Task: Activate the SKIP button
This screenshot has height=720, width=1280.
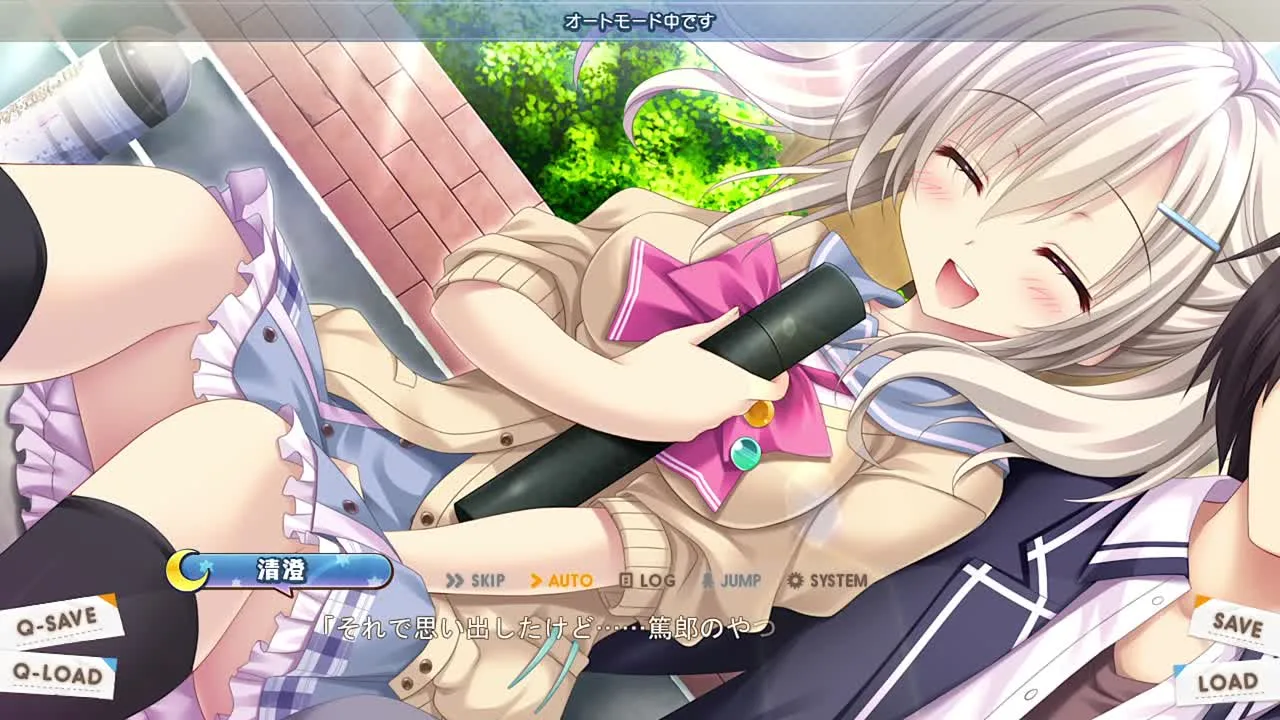Action: pos(476,580)
